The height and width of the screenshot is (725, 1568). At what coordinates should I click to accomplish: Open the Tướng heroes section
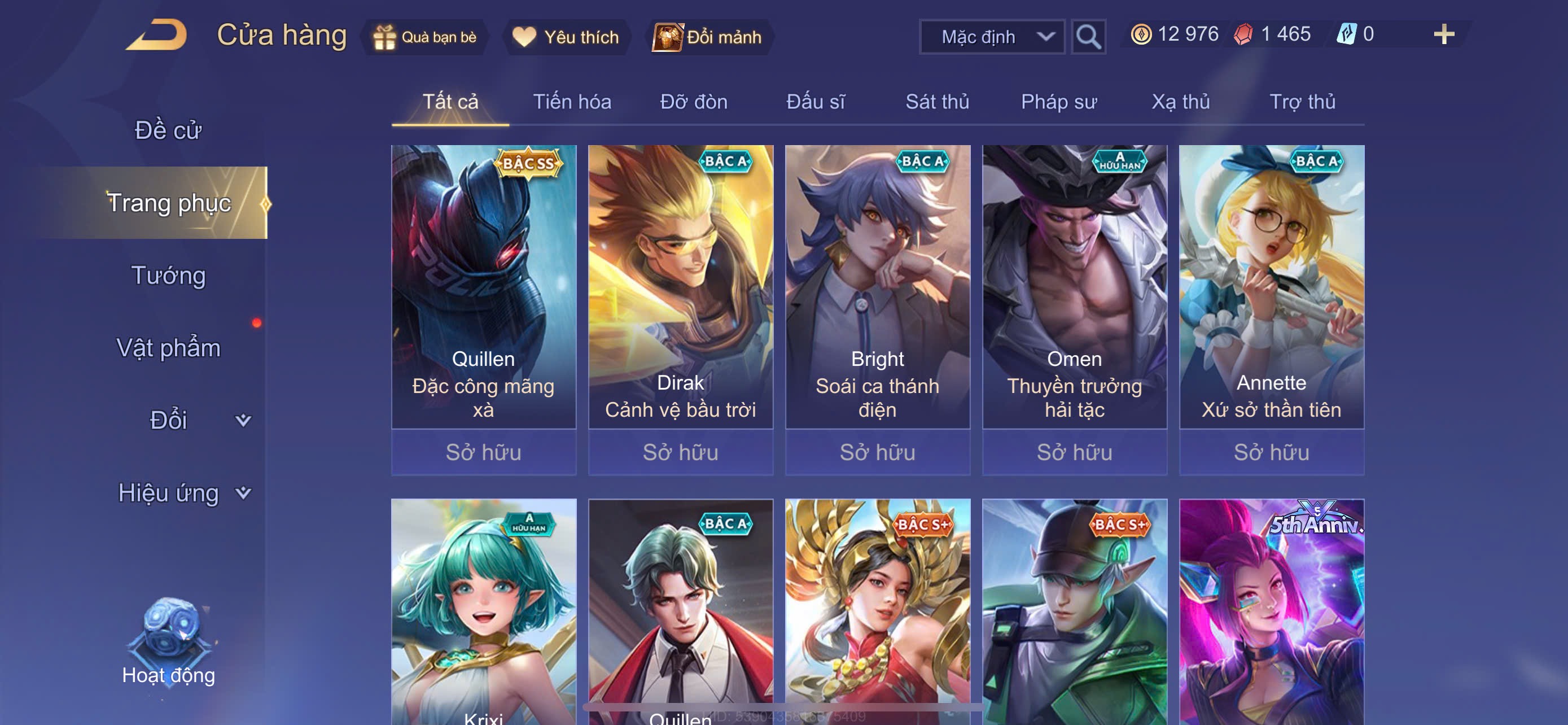(168, 275)
